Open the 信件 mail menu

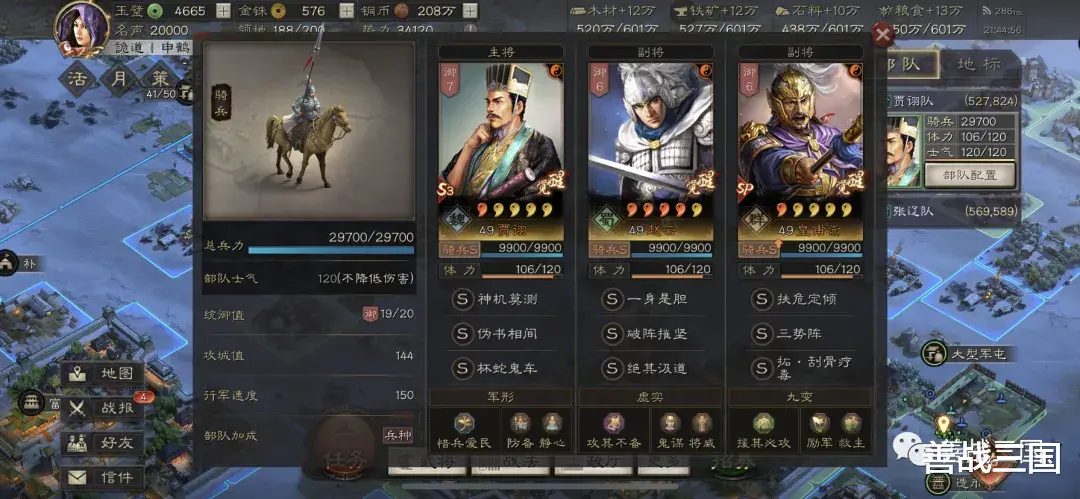103,477
